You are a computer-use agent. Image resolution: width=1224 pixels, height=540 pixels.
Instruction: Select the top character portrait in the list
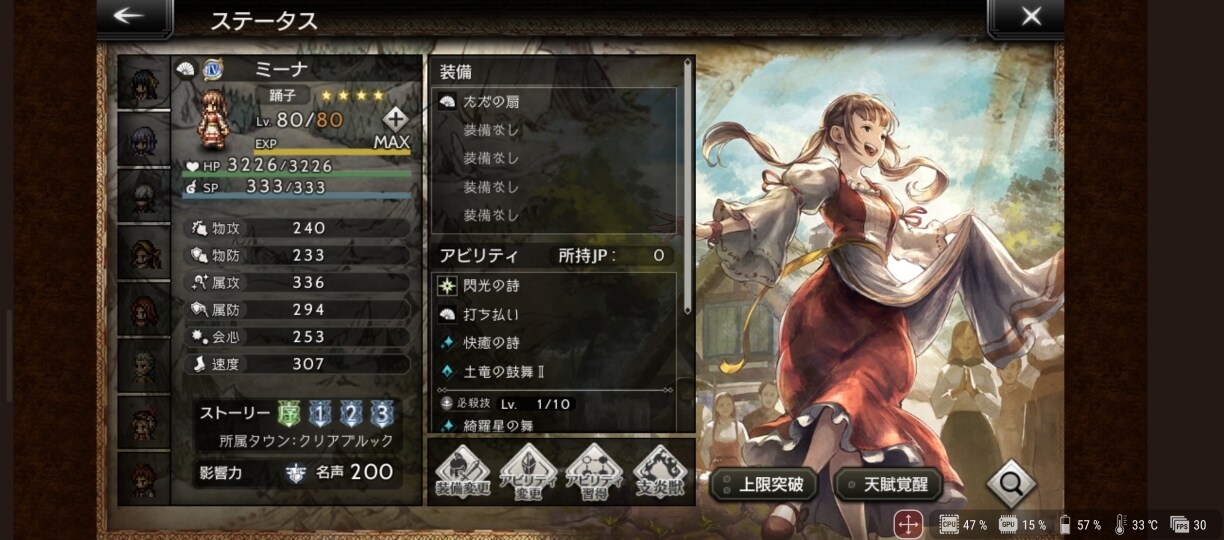tap(144, 82)
